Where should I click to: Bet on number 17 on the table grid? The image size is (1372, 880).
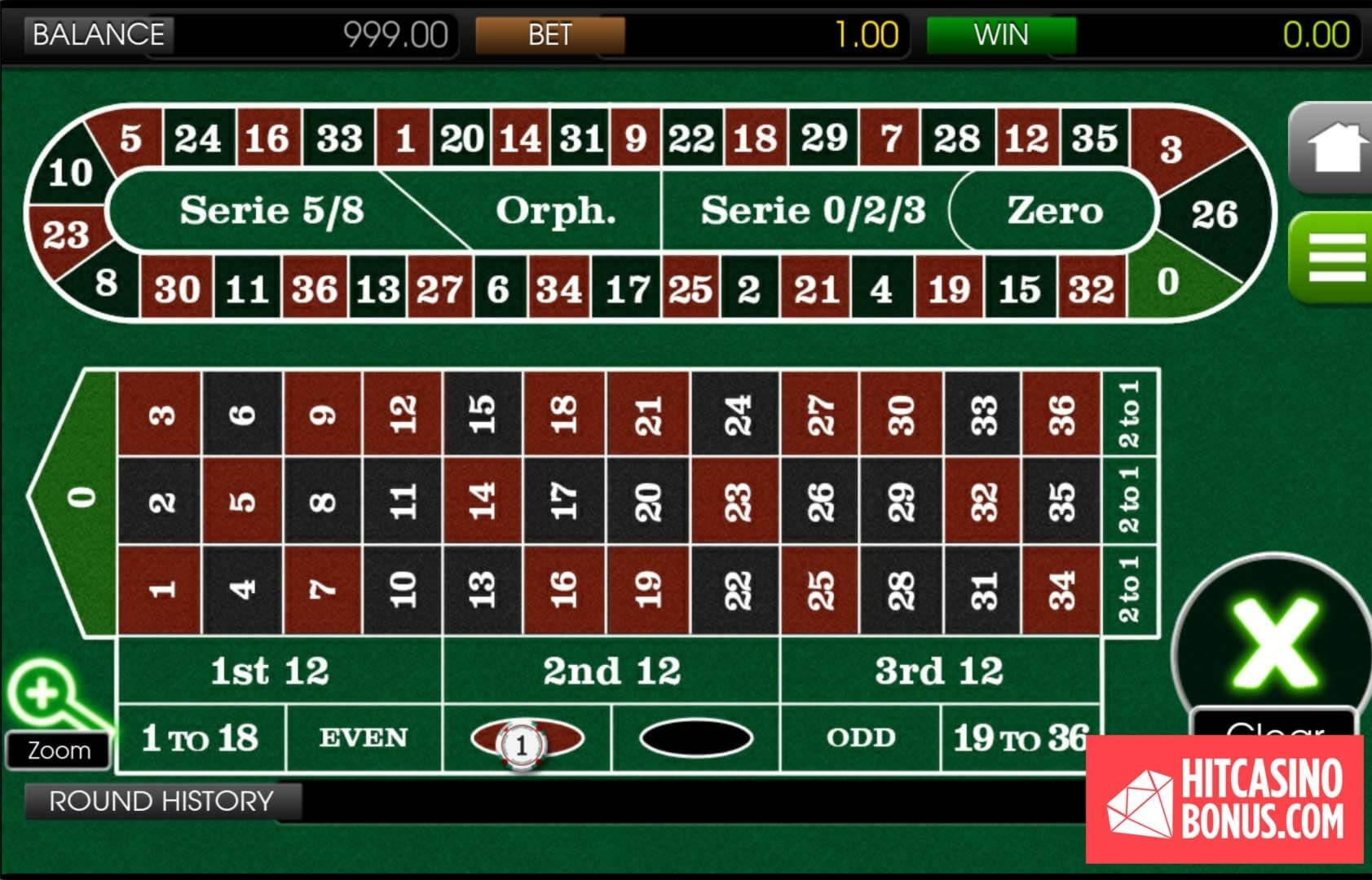[x=564, y=499]
